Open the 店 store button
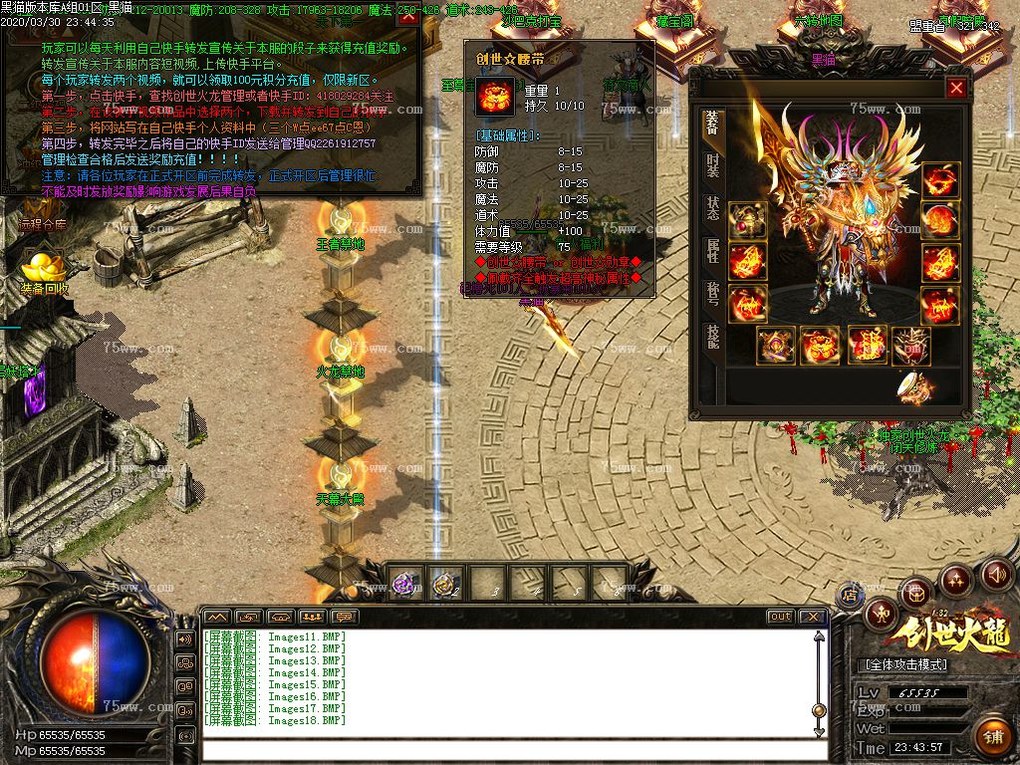1020x765 pixels. point(849,594)
